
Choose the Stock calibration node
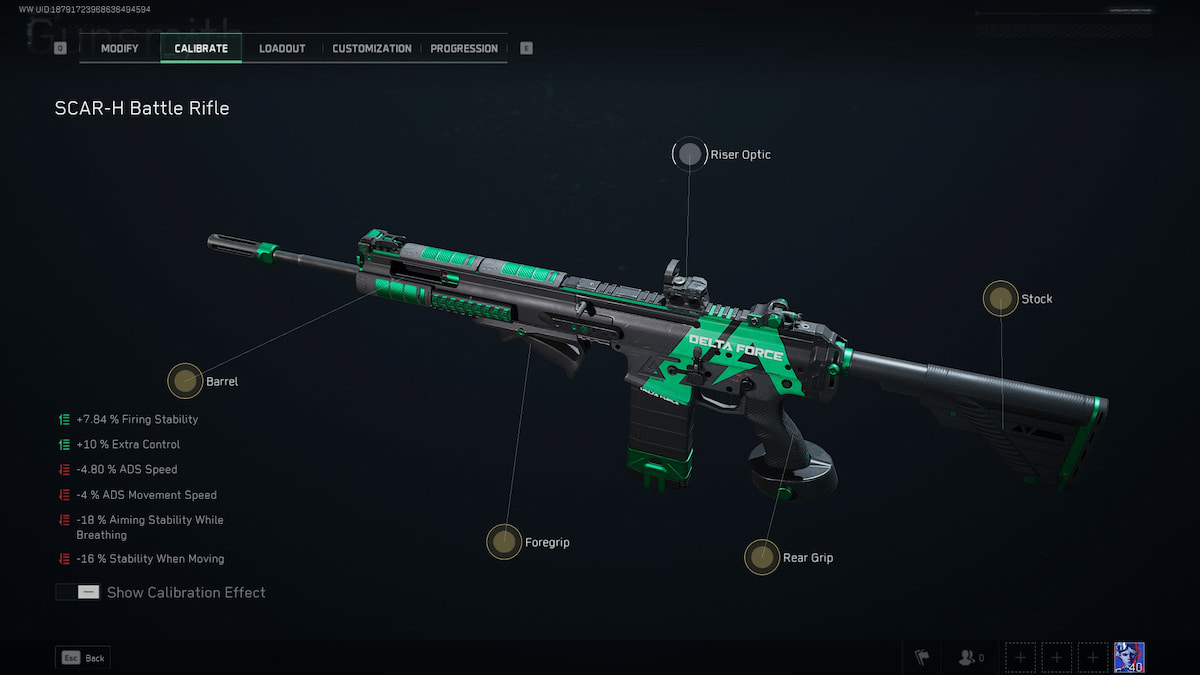coord(1000,298)
